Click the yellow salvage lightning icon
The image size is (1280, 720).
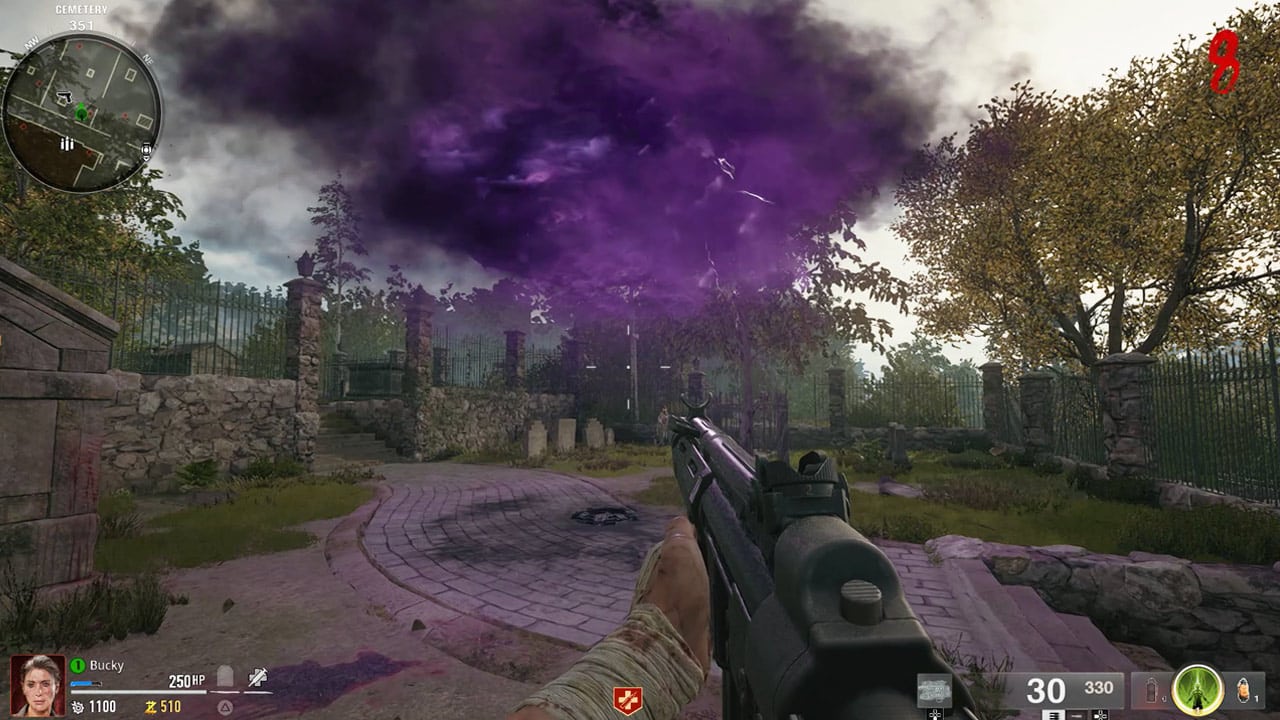point(153,705)
